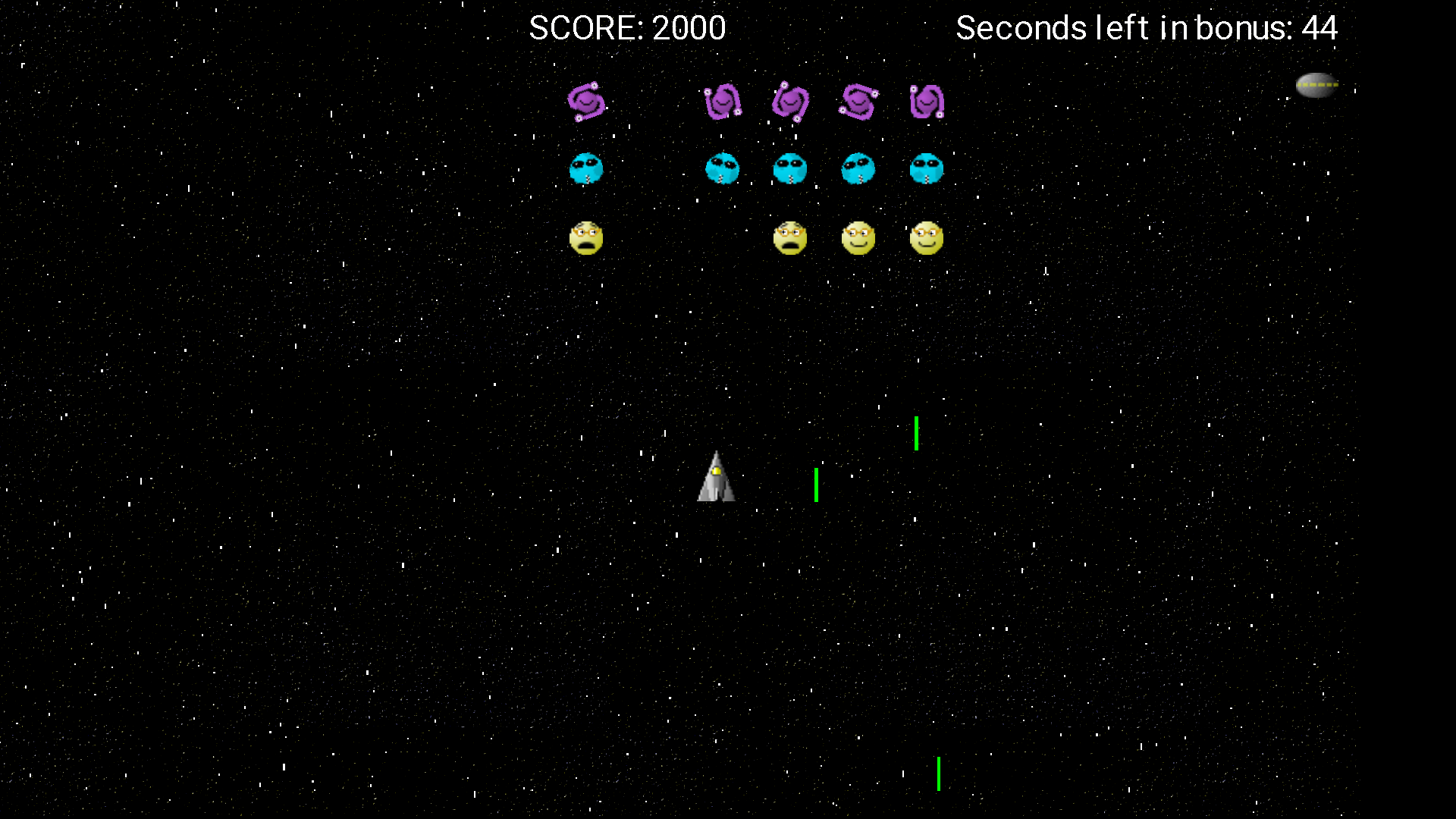Click the gray UFO in the top right corner
1456x819 pixels.
click(1317, 85)
